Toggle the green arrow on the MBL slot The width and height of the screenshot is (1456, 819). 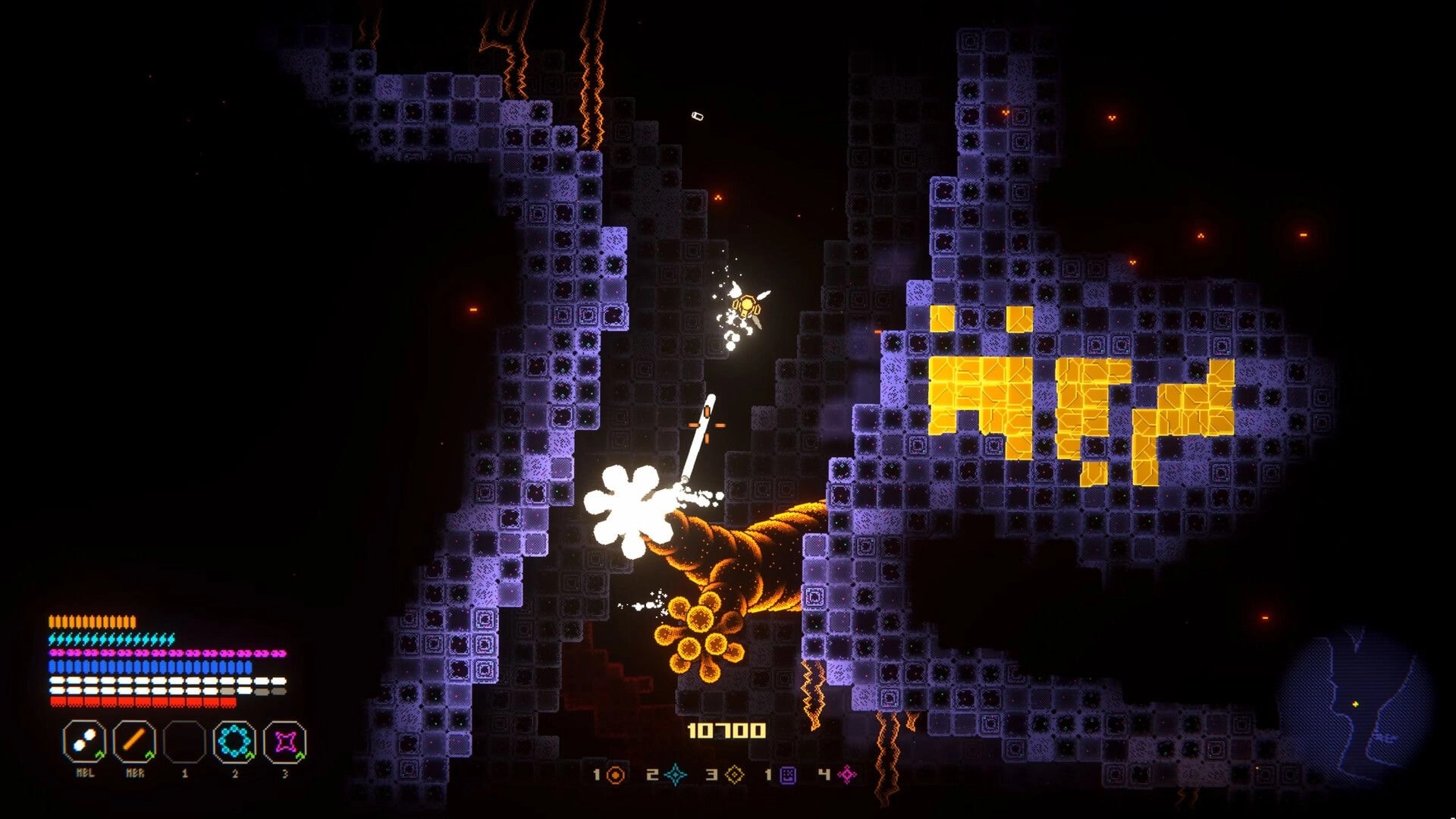(100, 755)
